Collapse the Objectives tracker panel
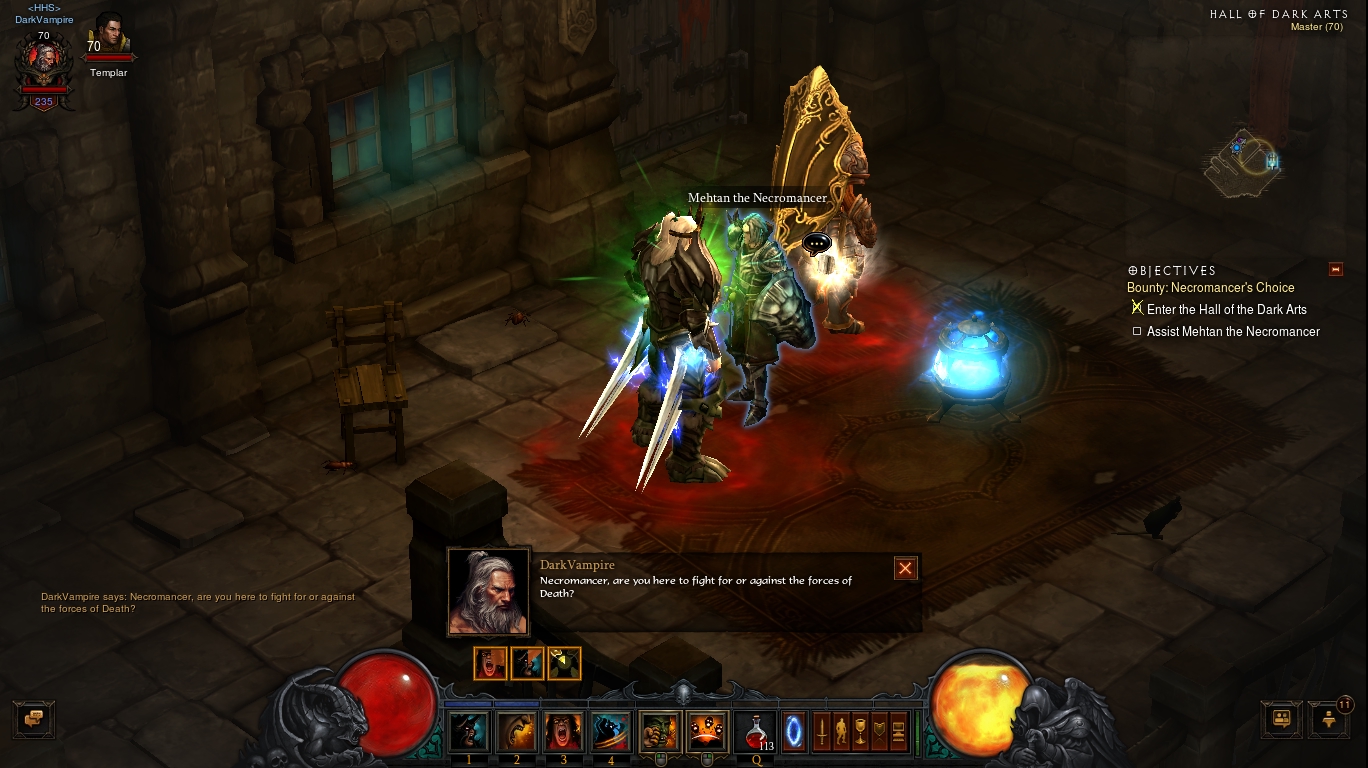The image size is (1368, 768). [x=1335, y=269]
